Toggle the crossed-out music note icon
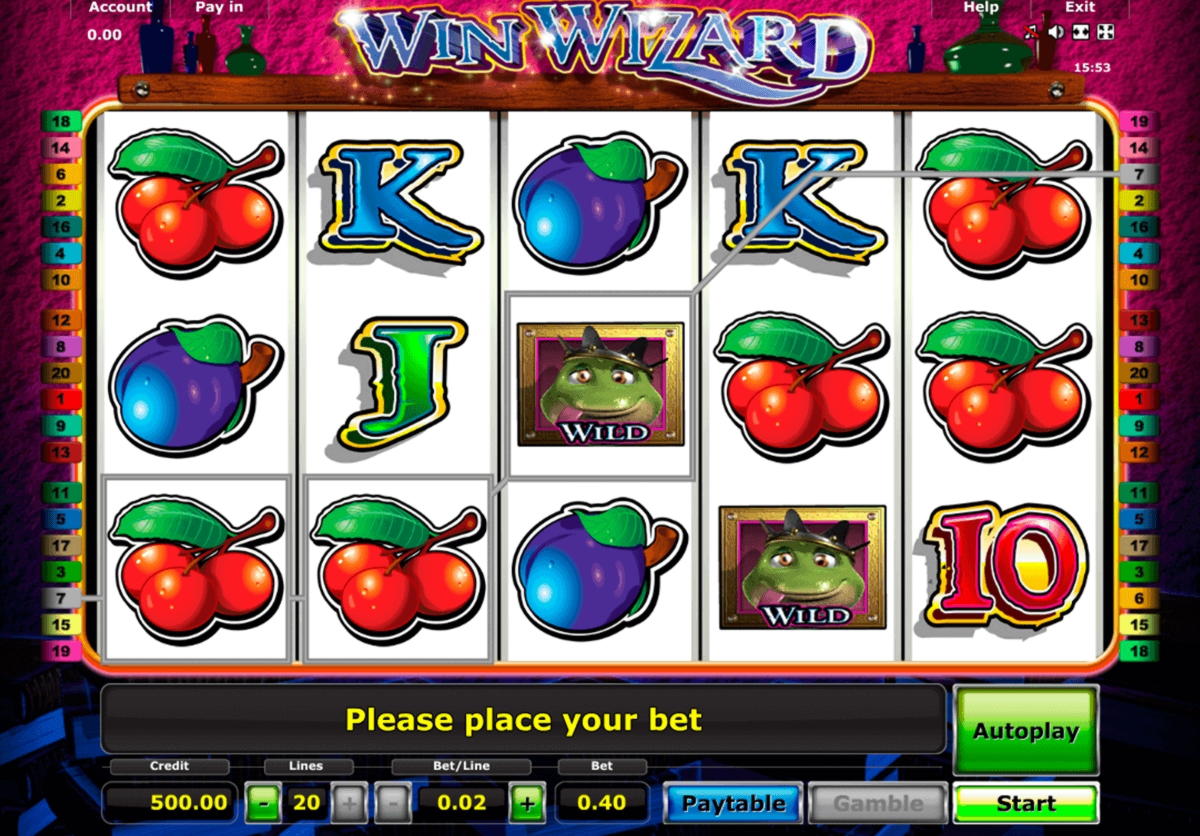The image size is (1200, 836). pyautogui.click(x=1033, y=33)
